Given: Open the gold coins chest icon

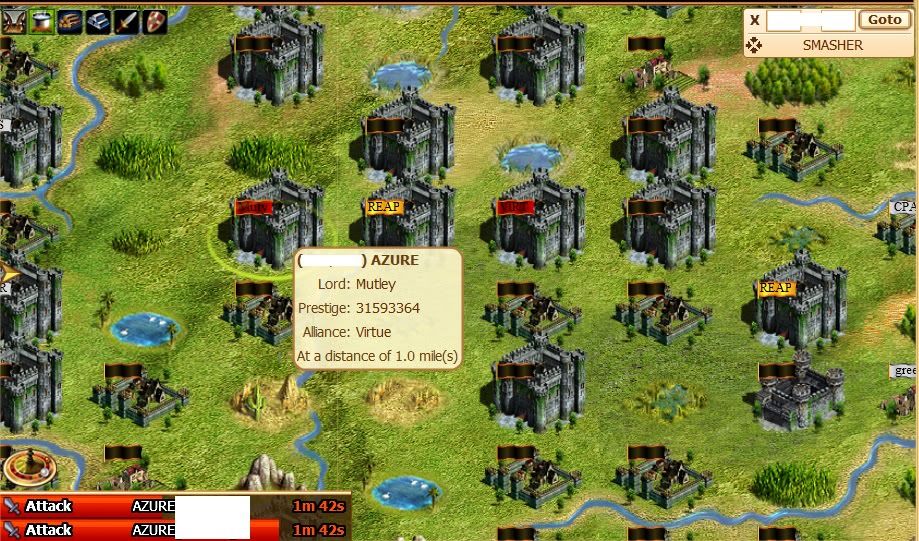Looking at the screenshot, I should (70, 21).
